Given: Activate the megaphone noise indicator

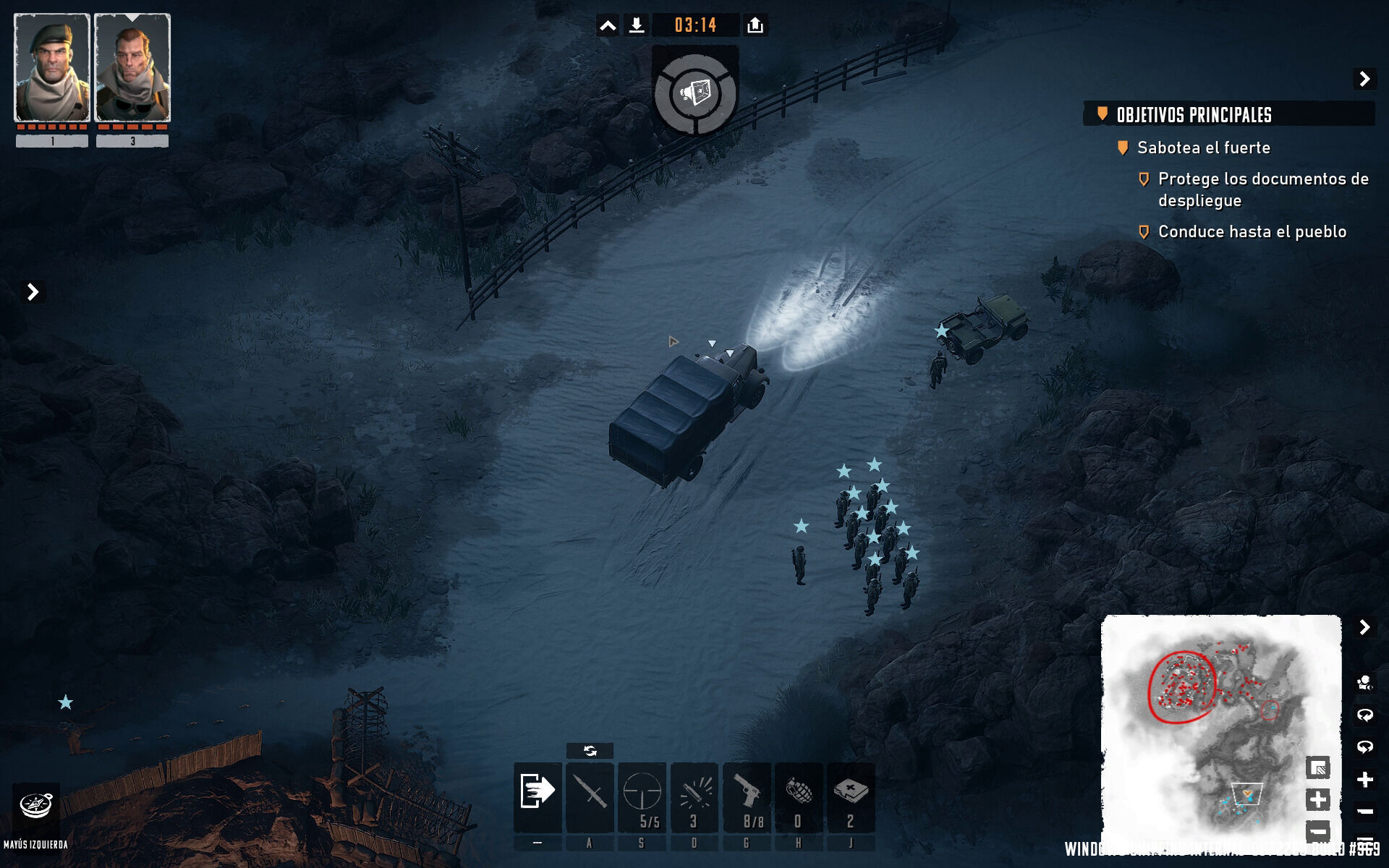Looking at the screenshot, I should point(695,93).
